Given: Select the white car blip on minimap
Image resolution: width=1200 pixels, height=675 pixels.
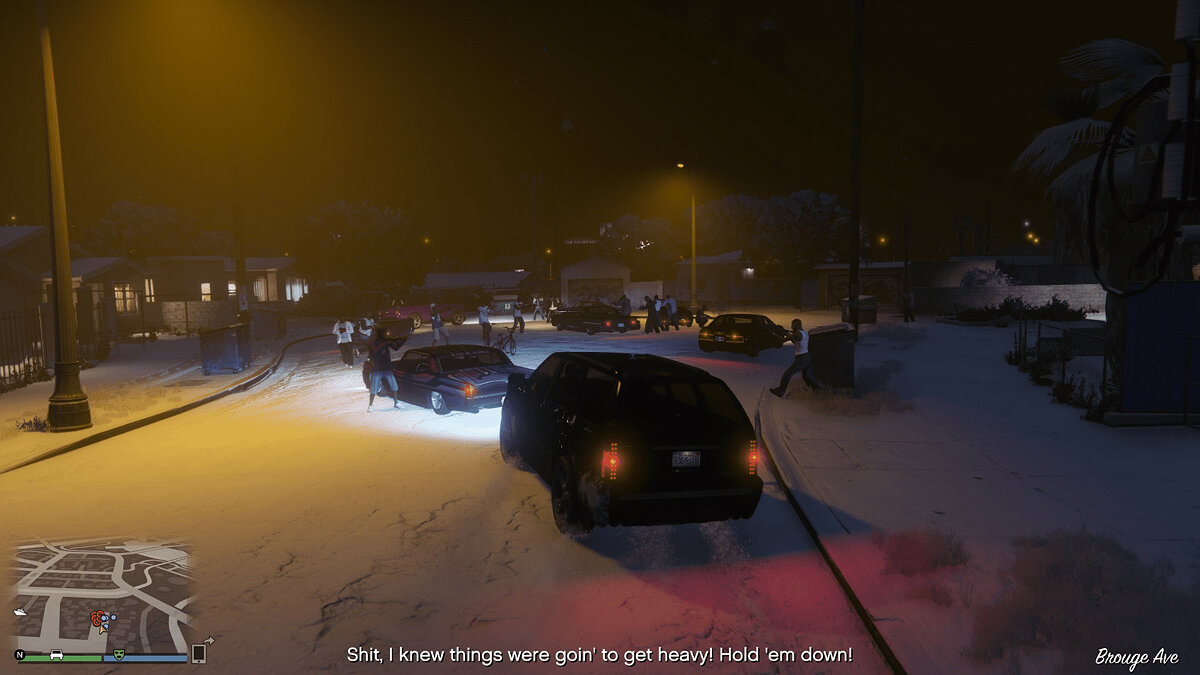Looking at the screenshot, I should tap(57, 655).
